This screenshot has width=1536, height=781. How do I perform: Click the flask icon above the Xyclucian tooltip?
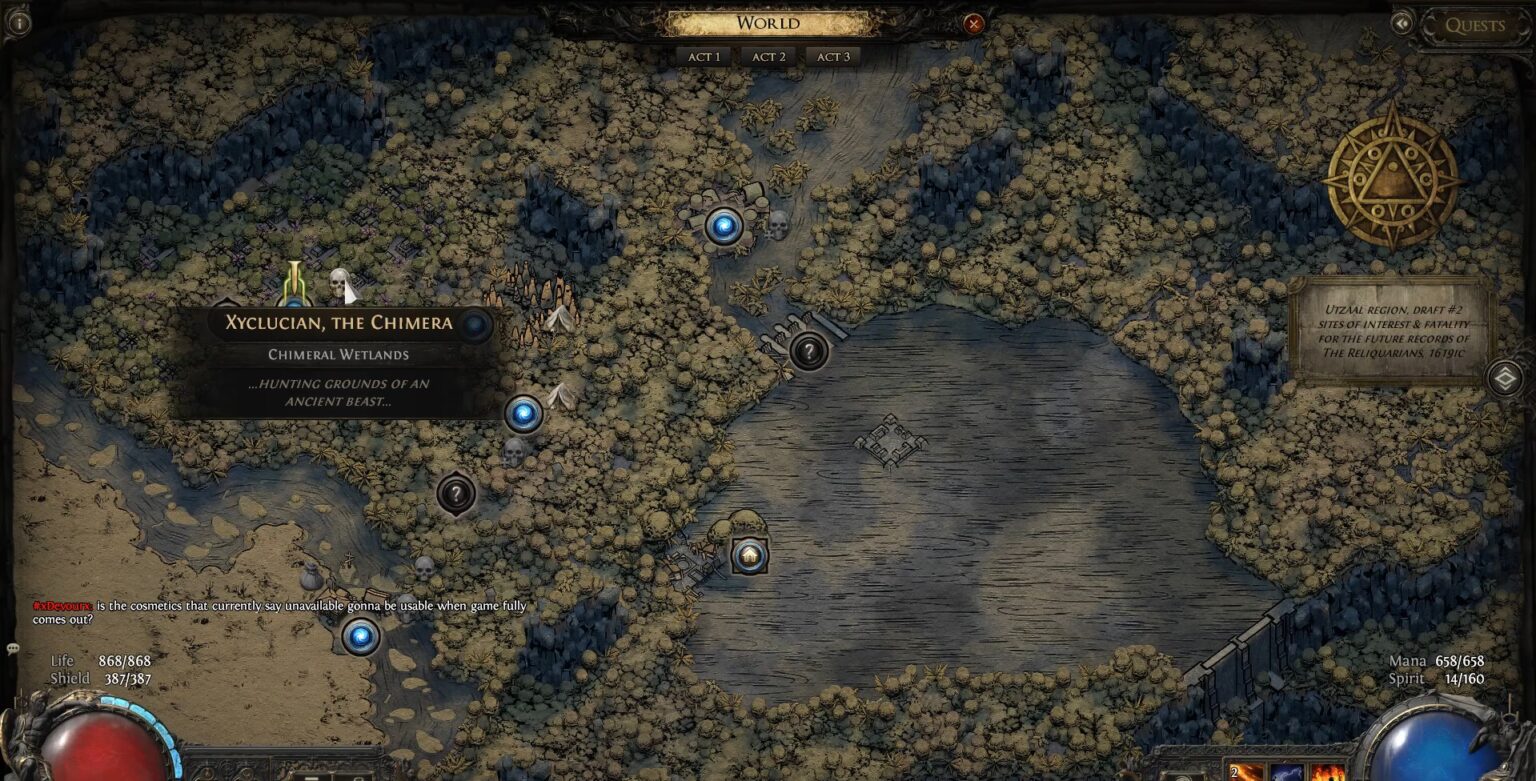click(x=294, y=282)
